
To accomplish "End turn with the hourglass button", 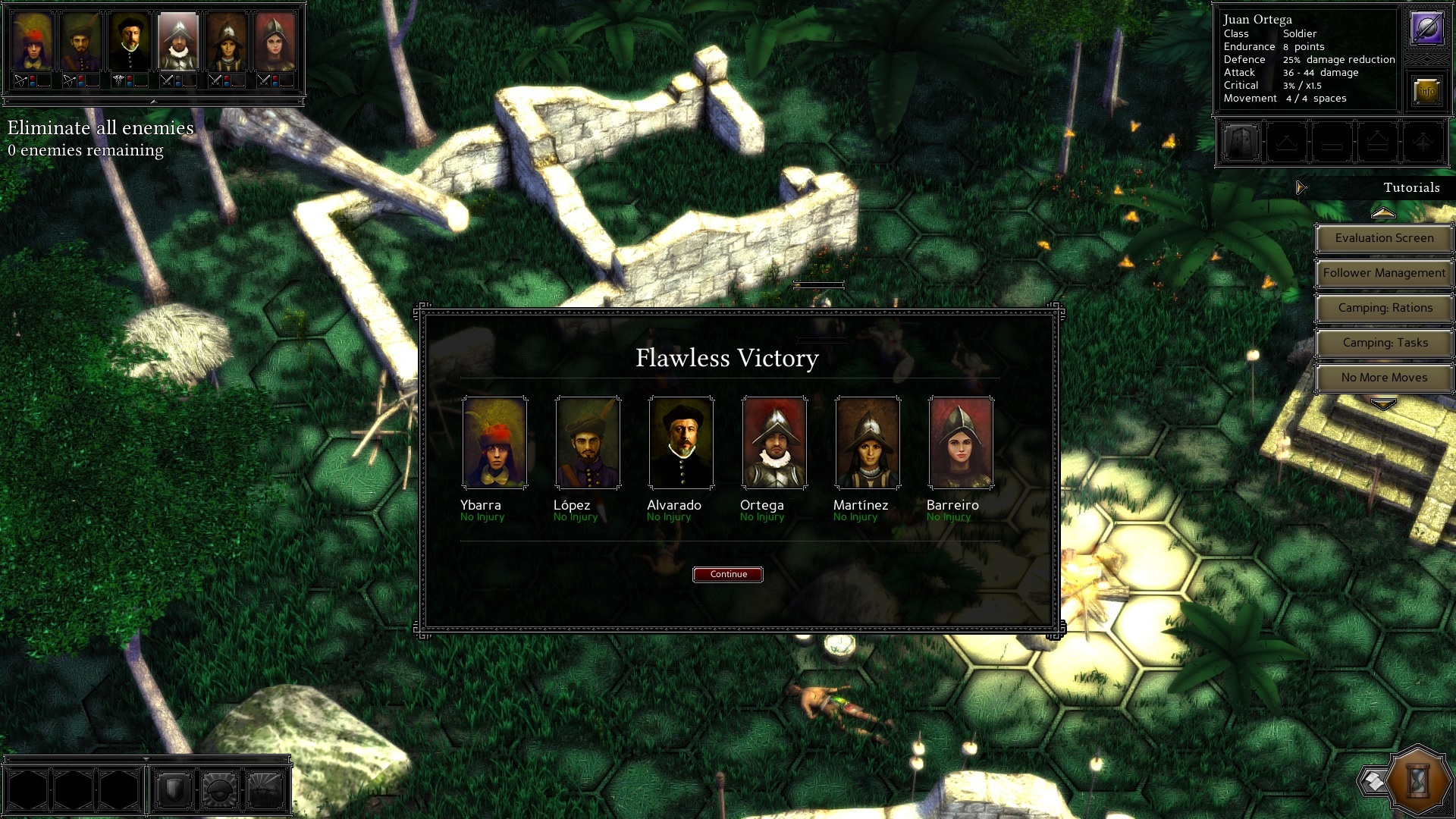I will coord(1418,780).
